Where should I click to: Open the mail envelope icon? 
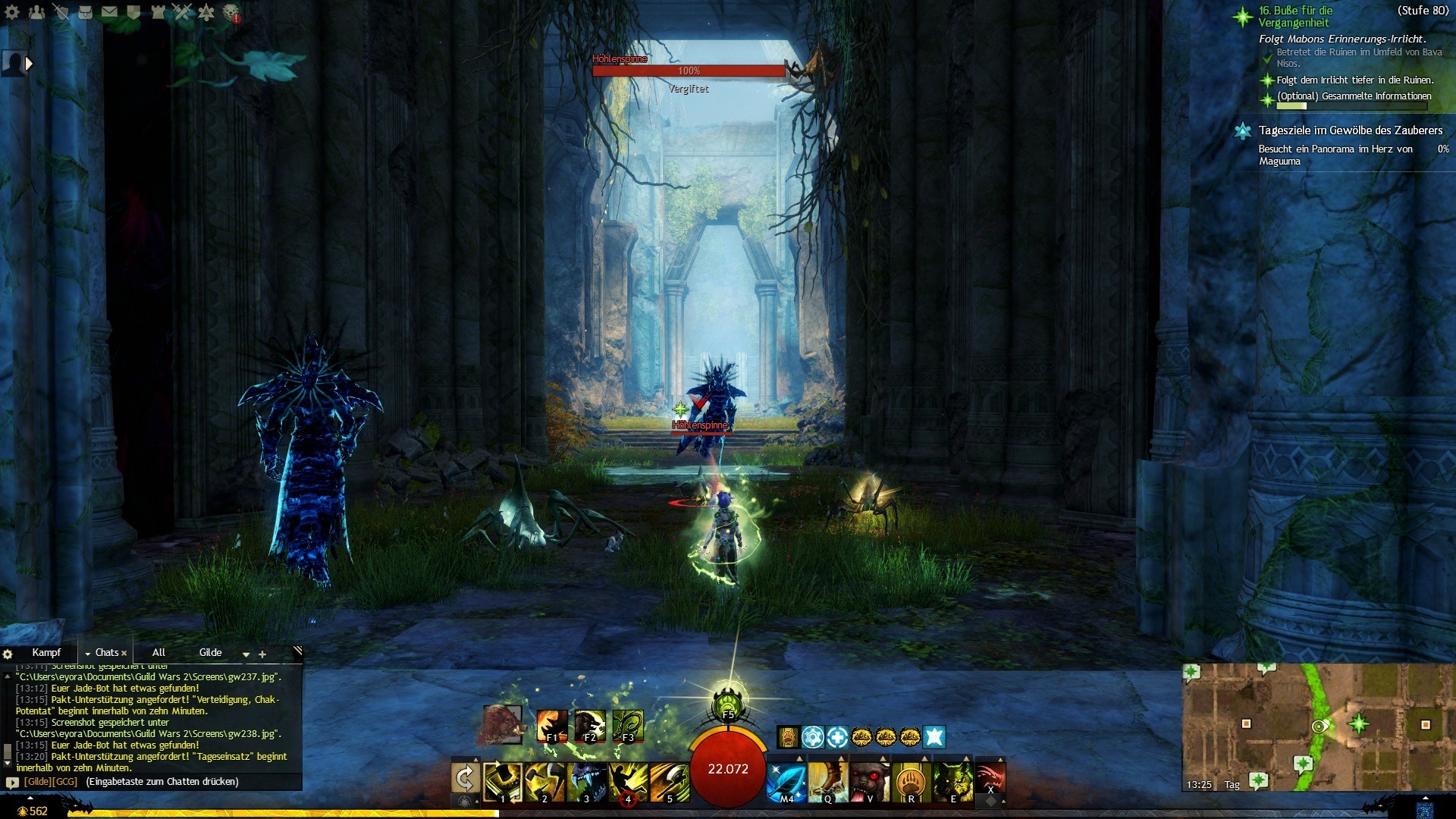tap(109, 12)
